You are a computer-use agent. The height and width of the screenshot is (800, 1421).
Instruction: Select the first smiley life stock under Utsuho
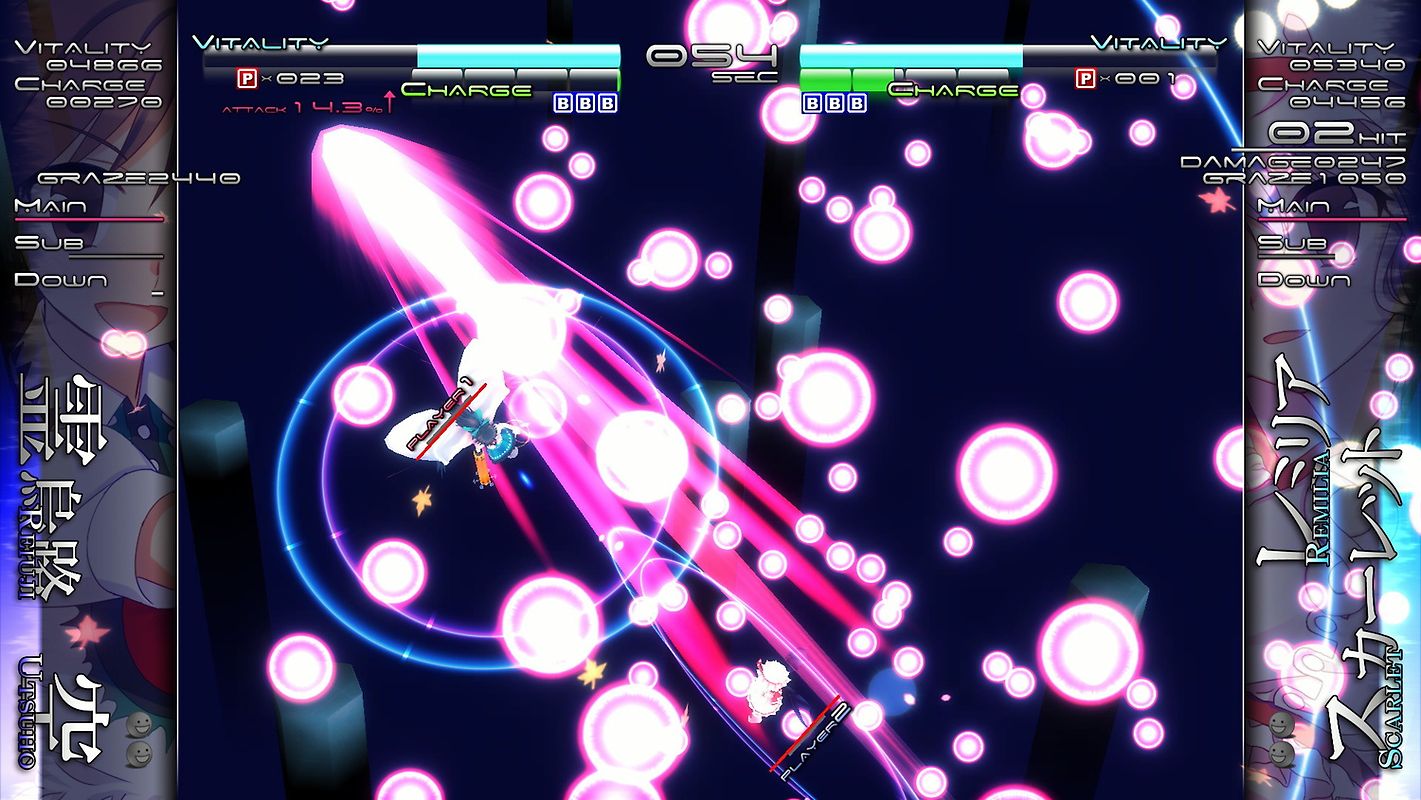pyautogui.click(x=140, y=724)
